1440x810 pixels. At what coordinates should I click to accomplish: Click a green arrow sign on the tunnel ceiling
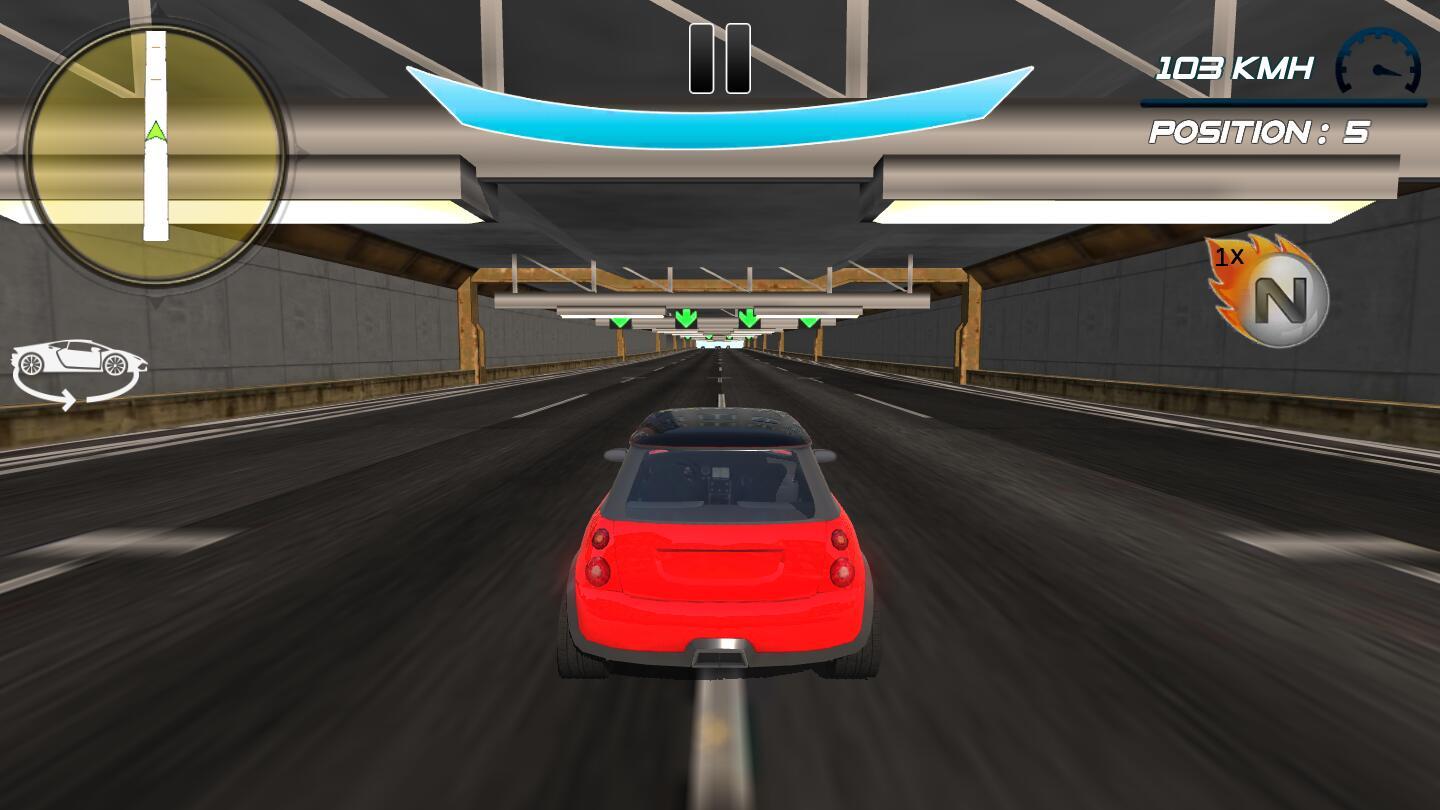coord(686,318)
